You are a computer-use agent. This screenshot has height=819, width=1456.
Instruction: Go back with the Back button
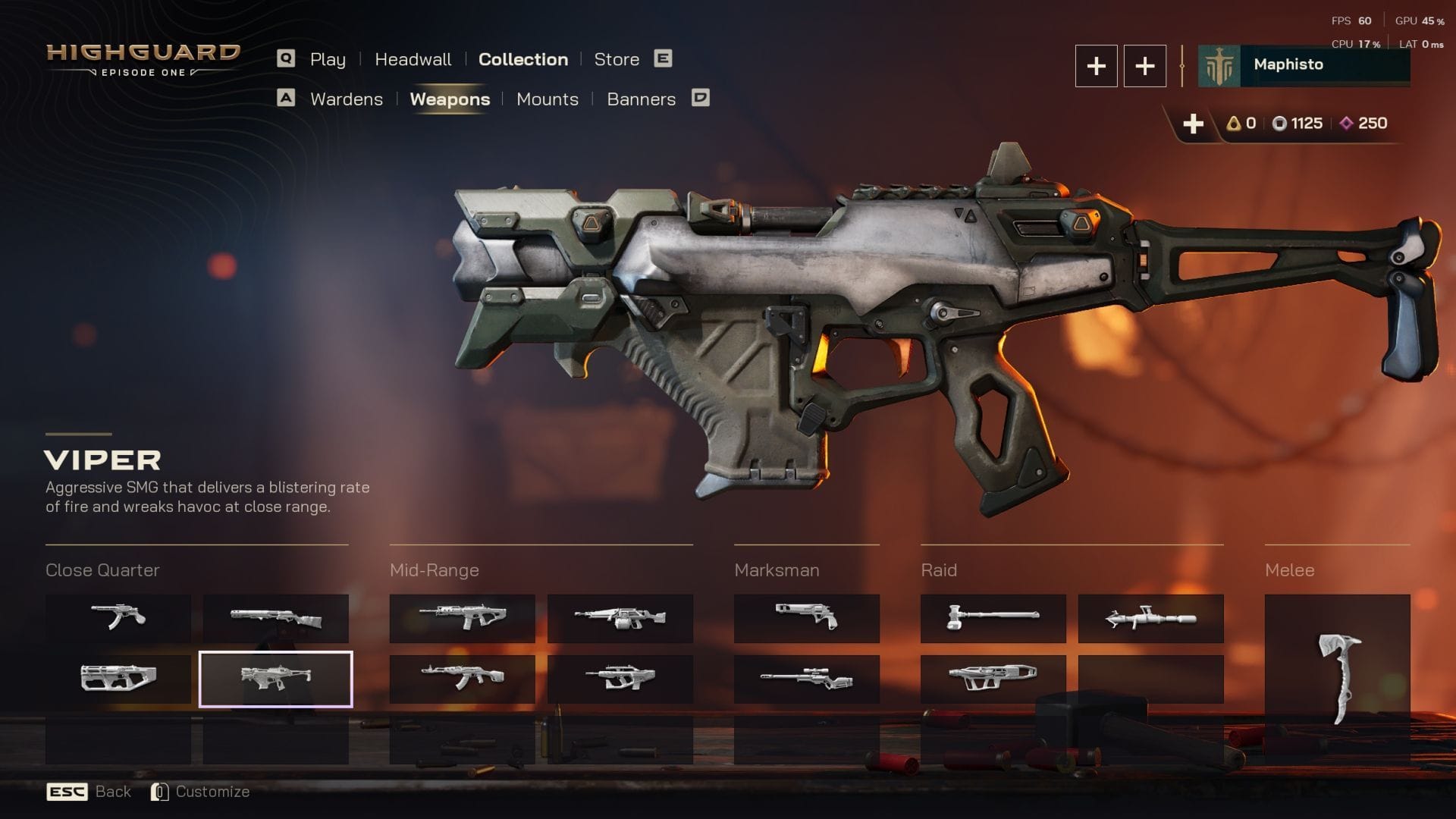(x=89, y=792)
